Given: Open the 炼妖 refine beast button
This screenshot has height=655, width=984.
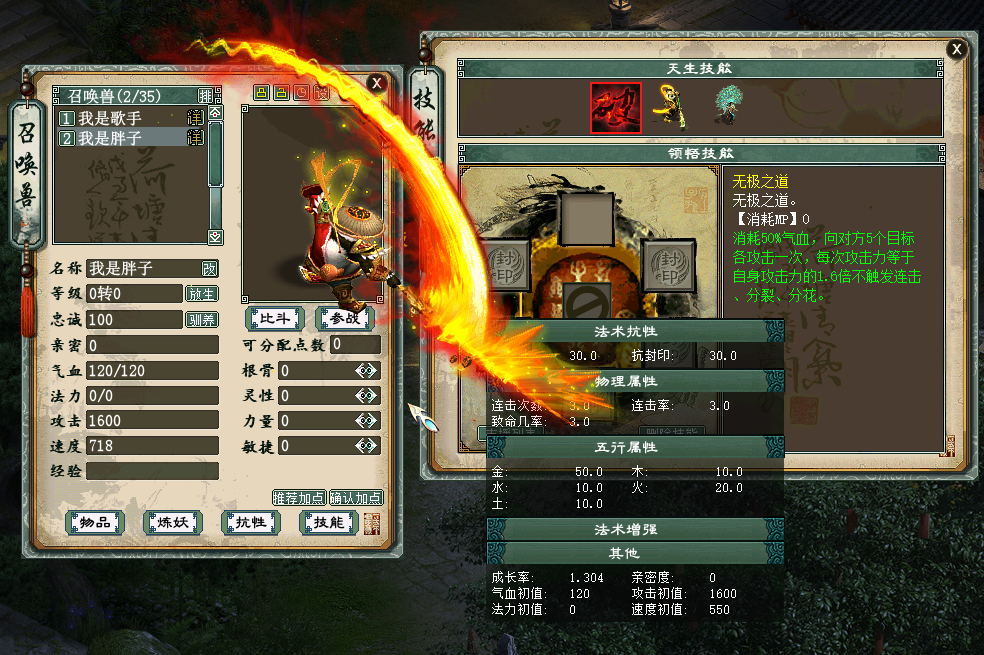Looking at the screenshot, I should [x=173, y=522].
